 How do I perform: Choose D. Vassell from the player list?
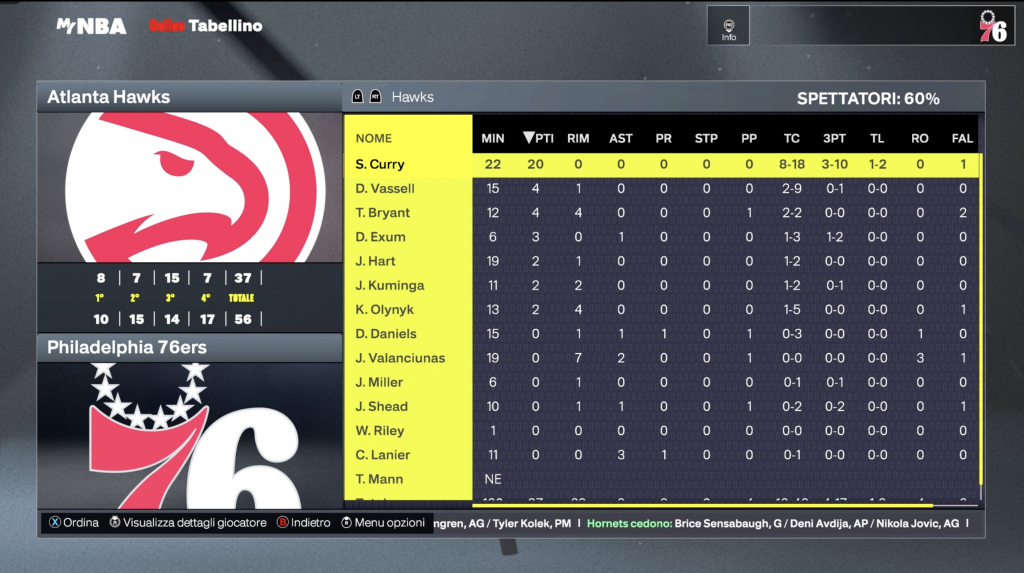pyautogui.click(x=385, y=189)
